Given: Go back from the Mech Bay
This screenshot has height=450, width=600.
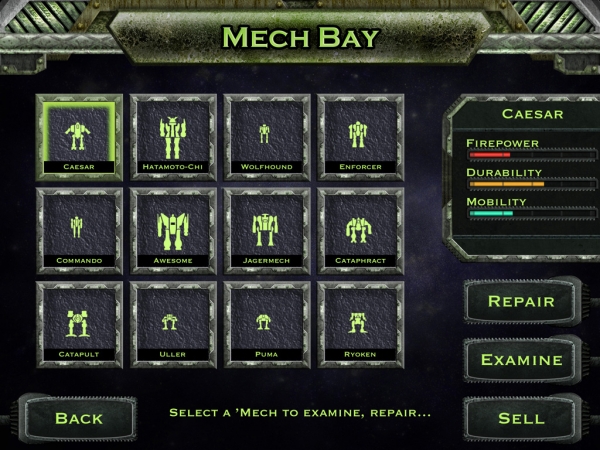Looking at the screenshot, I should click(x=79, y=418).
